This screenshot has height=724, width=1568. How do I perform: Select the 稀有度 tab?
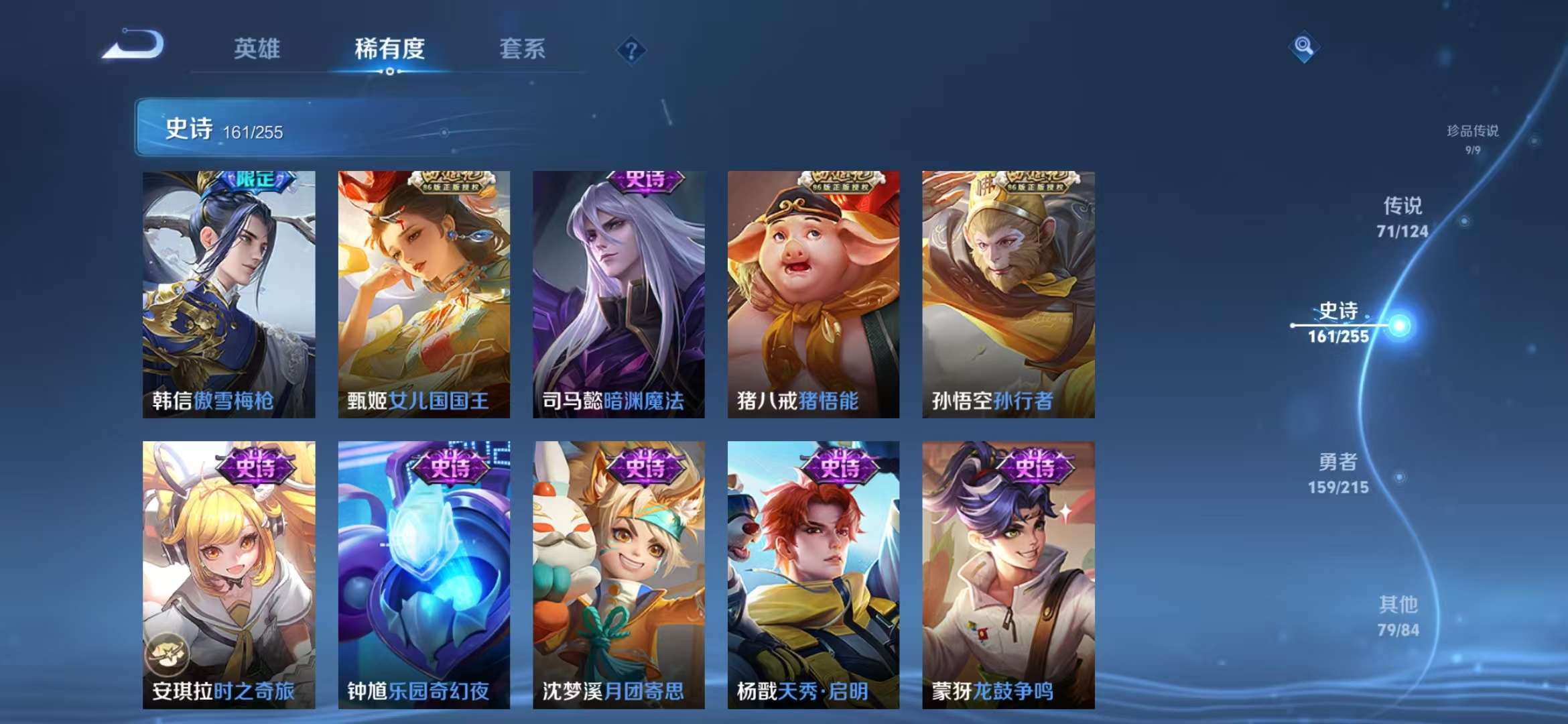(390, 49)
